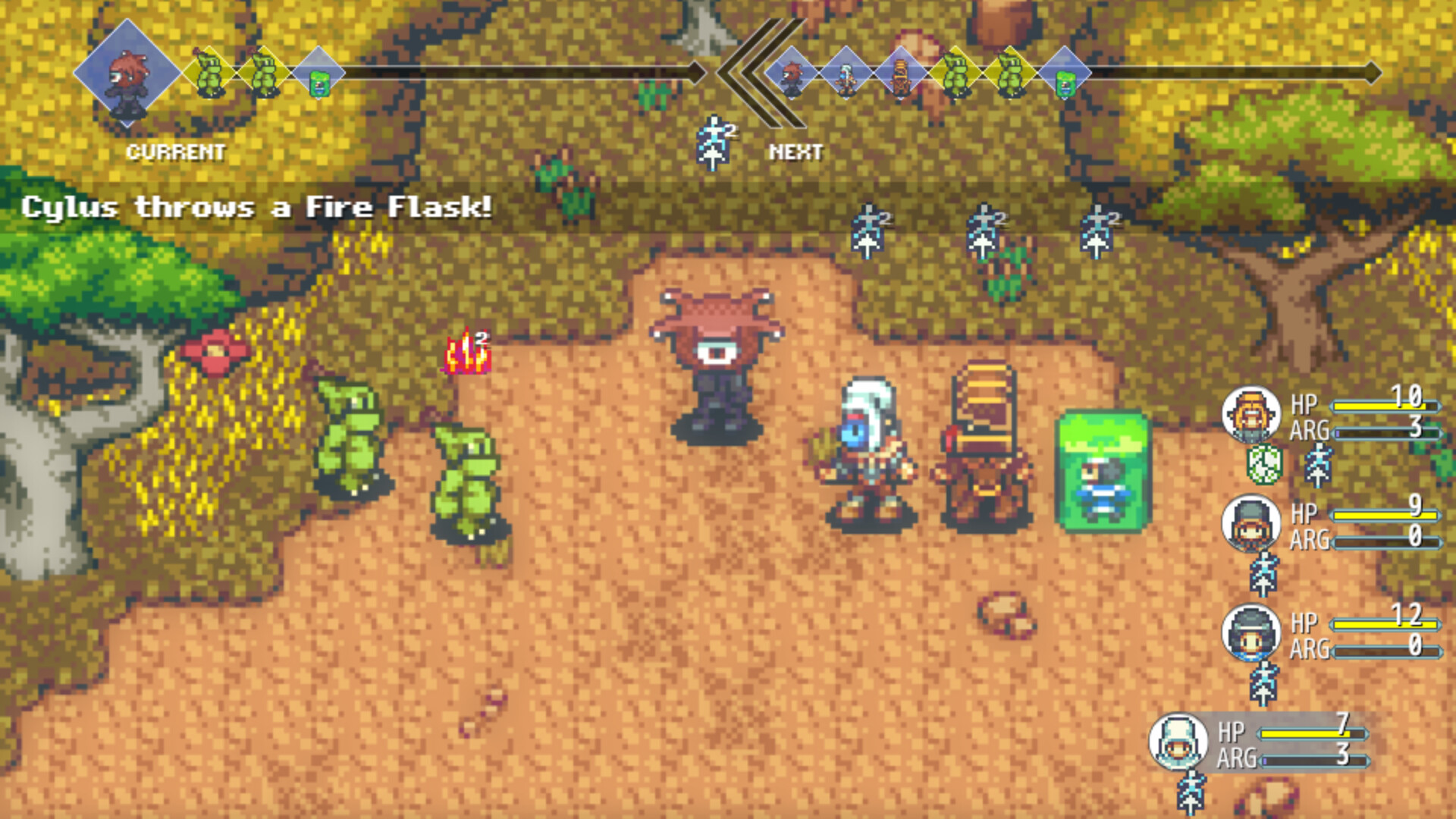Click the fire hazard icon with the 2 counter

(466, 353)
